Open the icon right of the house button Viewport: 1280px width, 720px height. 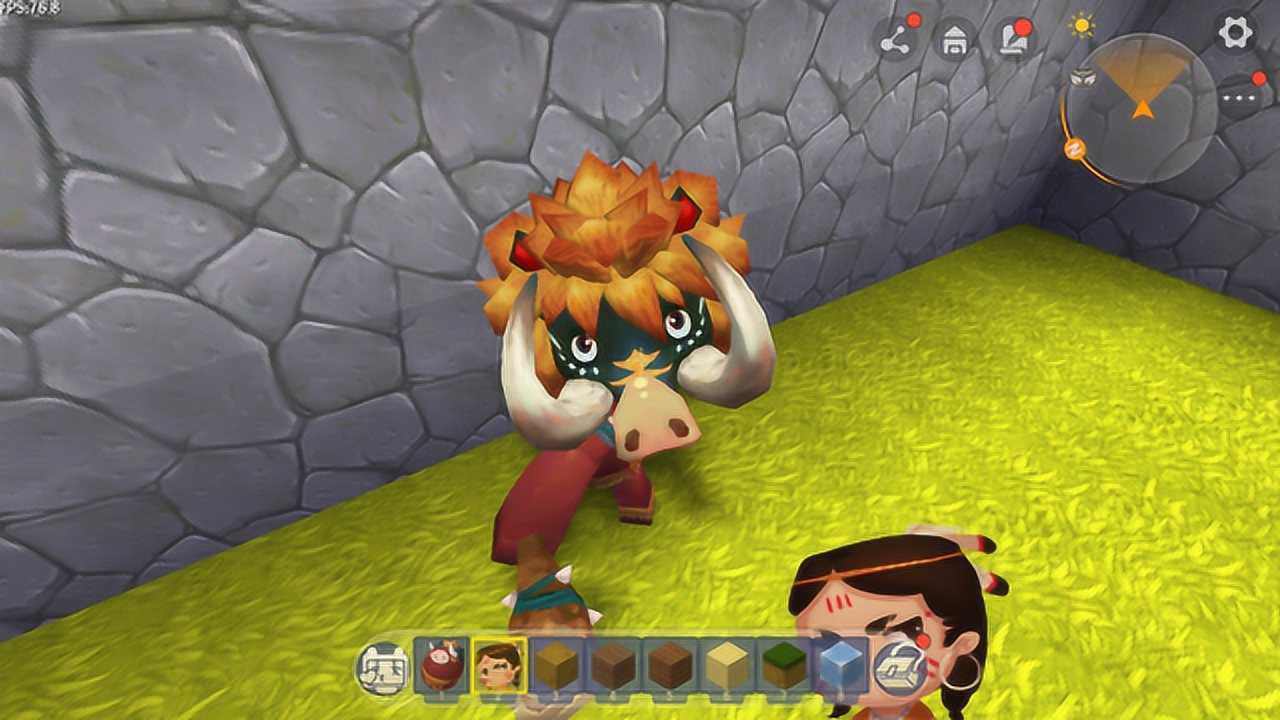point(1013,41)
